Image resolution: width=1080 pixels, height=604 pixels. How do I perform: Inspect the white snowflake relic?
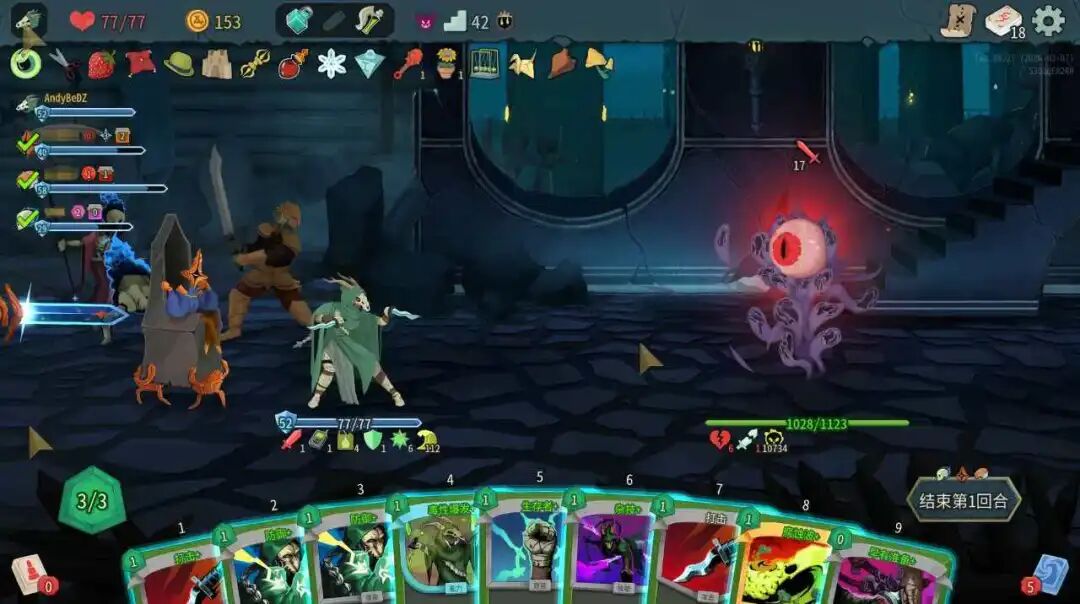point(331,64)
